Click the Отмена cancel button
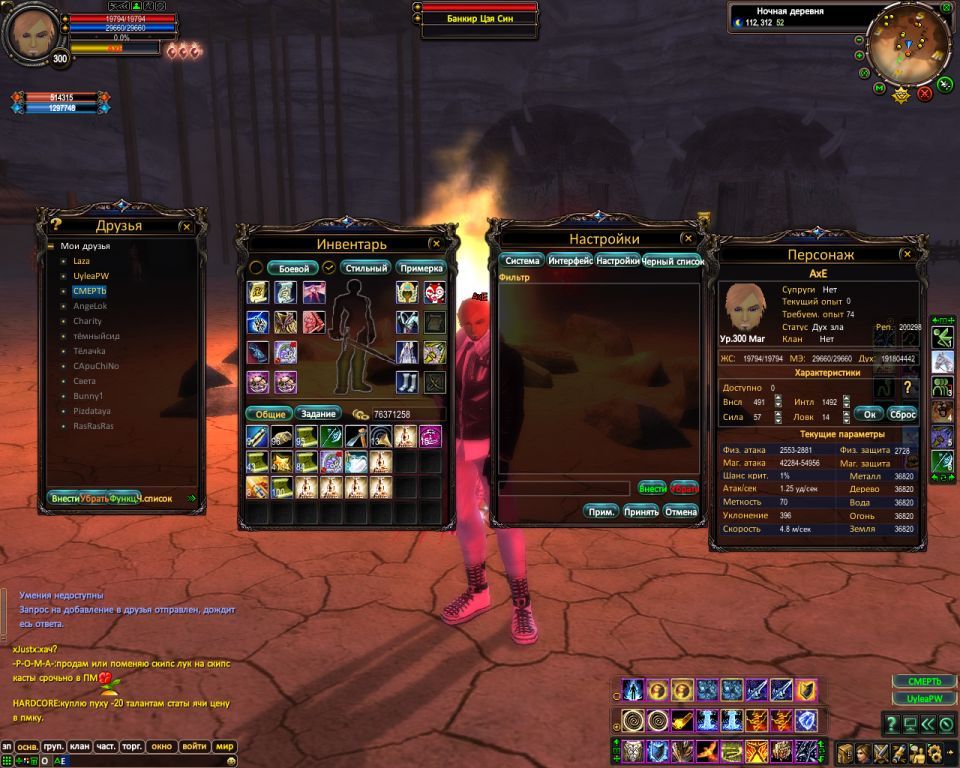This screenshot has height=768, width=960. [680, 511]
